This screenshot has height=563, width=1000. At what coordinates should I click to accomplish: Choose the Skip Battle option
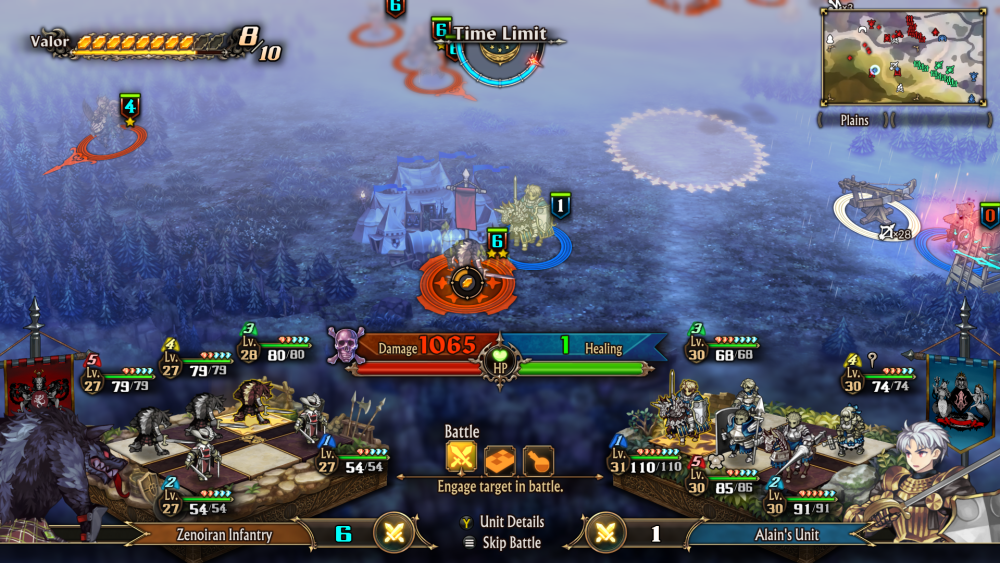[510, 543]
